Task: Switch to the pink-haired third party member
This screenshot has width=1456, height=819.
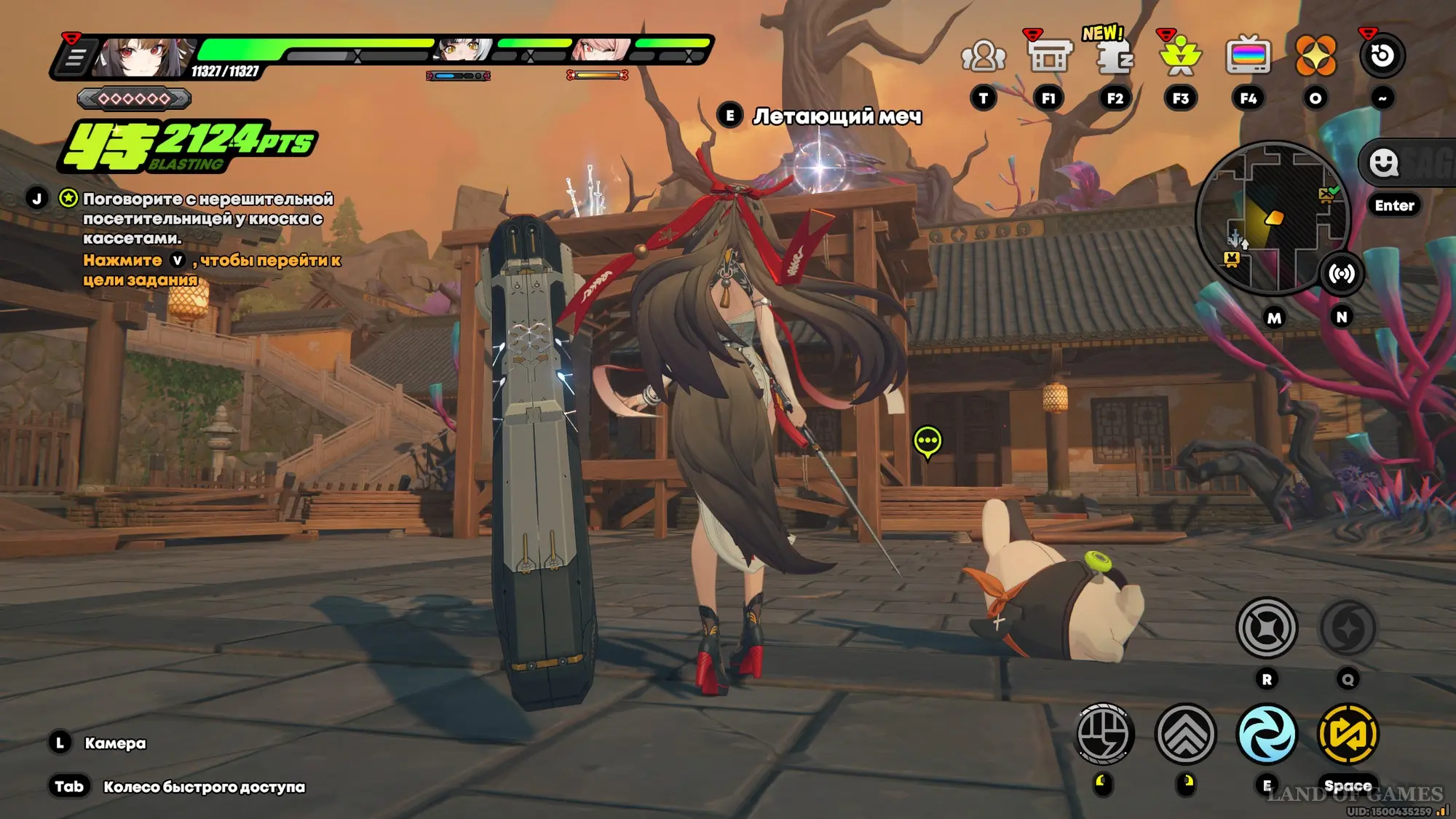Action: coord(601,49)
